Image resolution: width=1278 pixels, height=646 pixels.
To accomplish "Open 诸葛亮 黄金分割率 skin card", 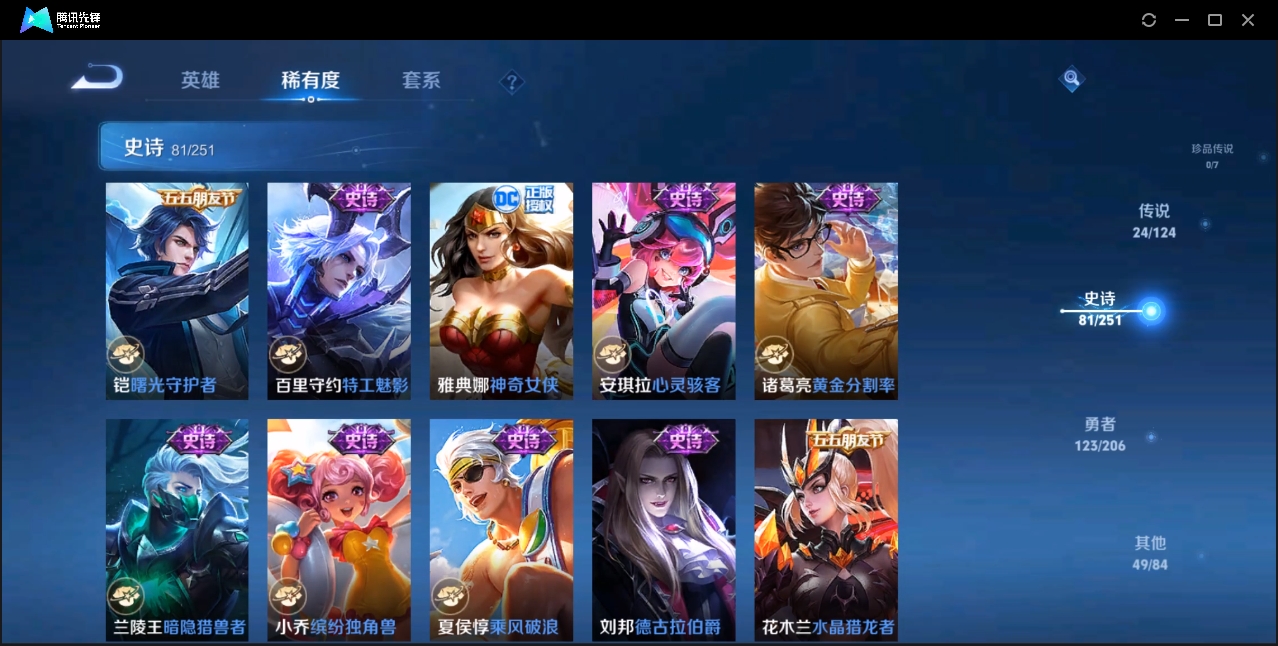I will [x=825, y=291].
